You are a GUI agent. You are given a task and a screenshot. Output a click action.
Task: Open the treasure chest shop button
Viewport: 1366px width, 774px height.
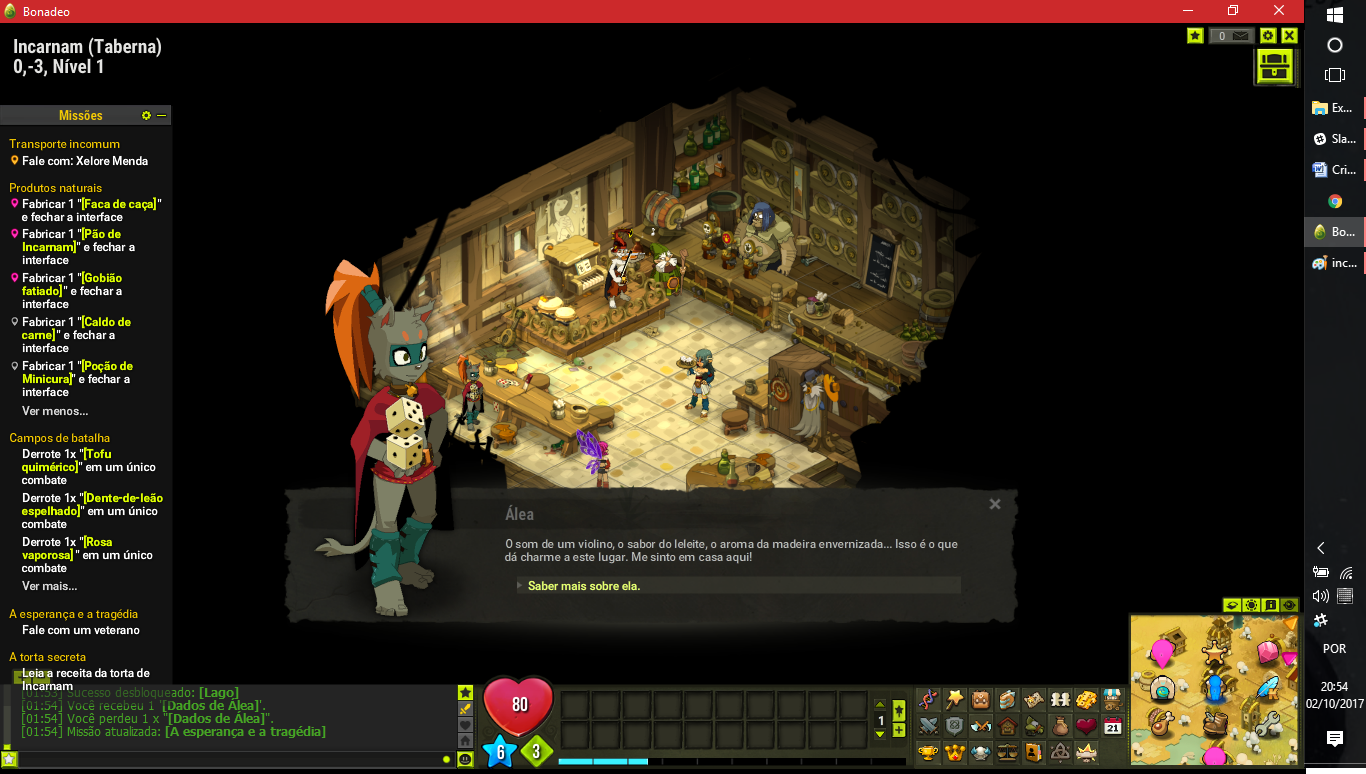tap(1274, 67)
